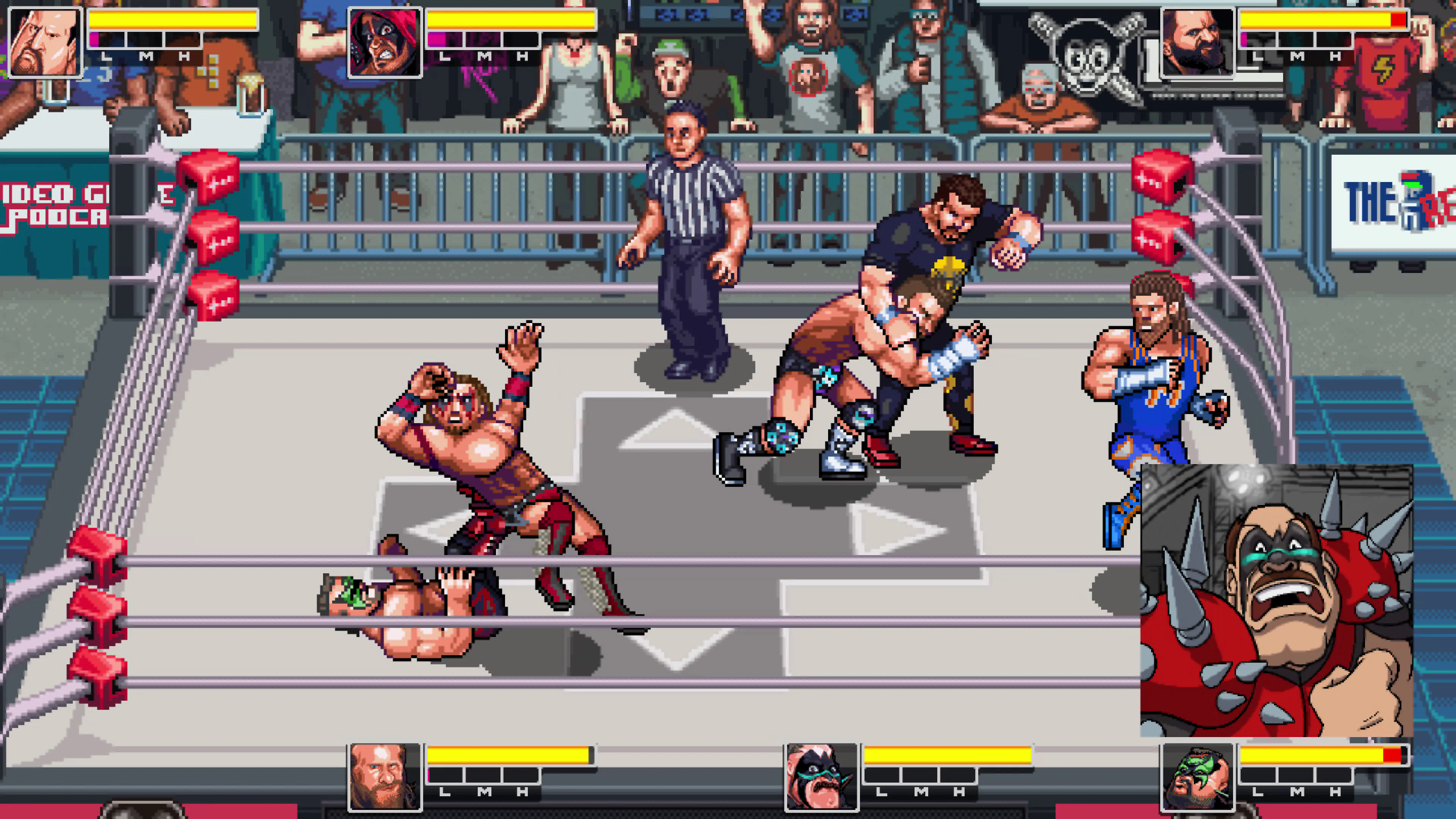Select the bald goateed wrestler portrait
The width and height of the screenshot is (1456, 819).
tap(45, 42)
